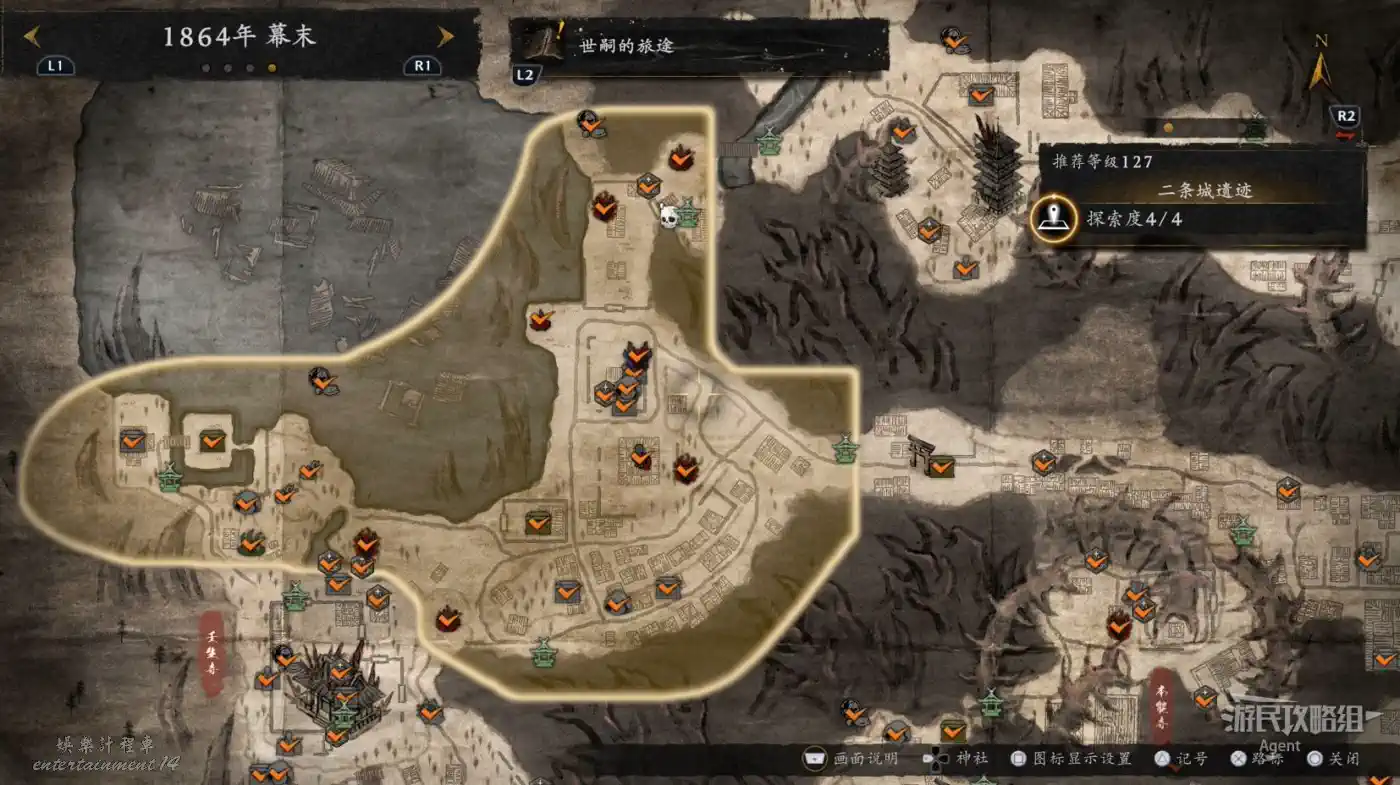Select the white skull map marker
Screen dimensions: 1400x785
[x=669, y=215]
